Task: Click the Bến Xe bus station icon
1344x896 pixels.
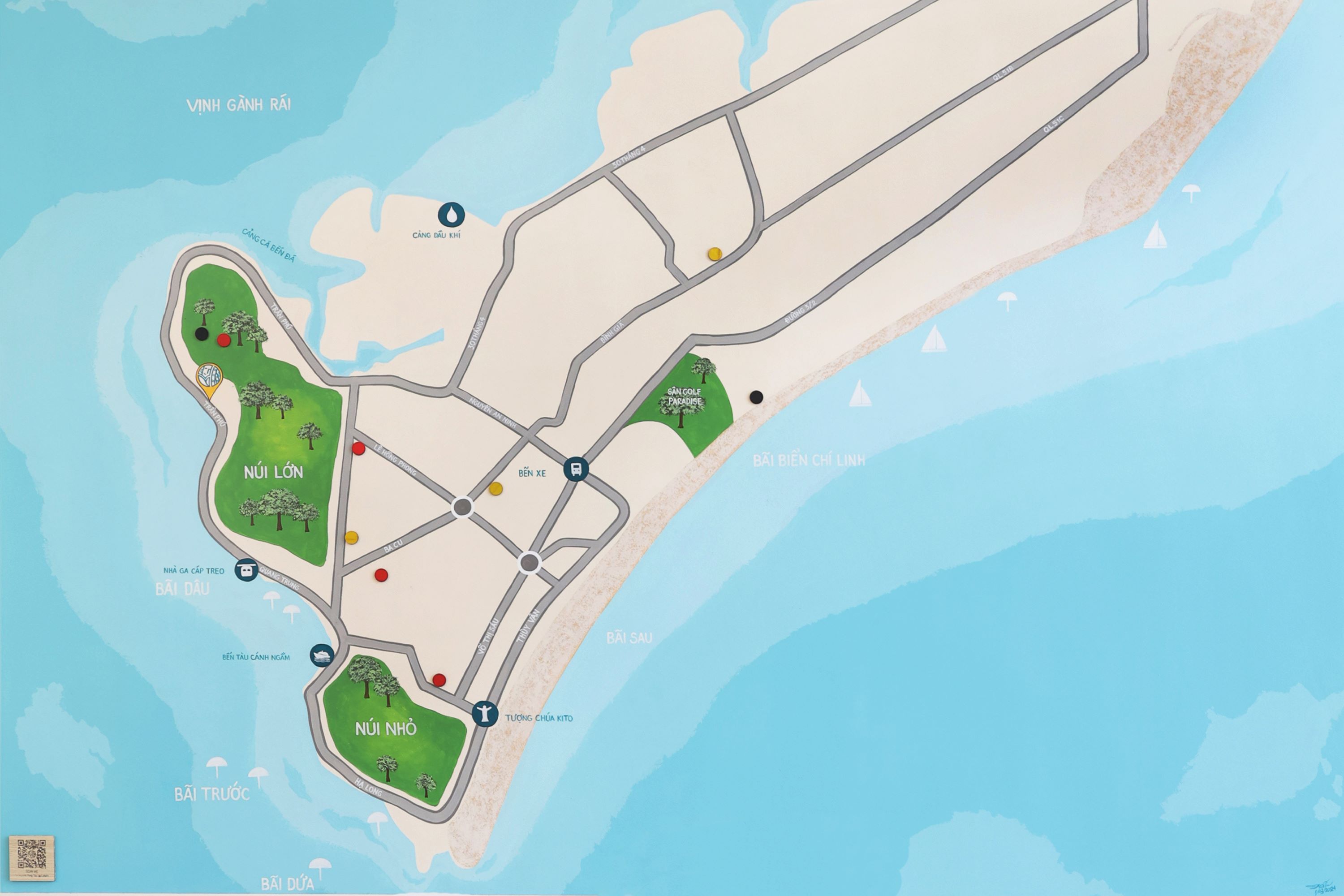Action: (x=575, y=469)
